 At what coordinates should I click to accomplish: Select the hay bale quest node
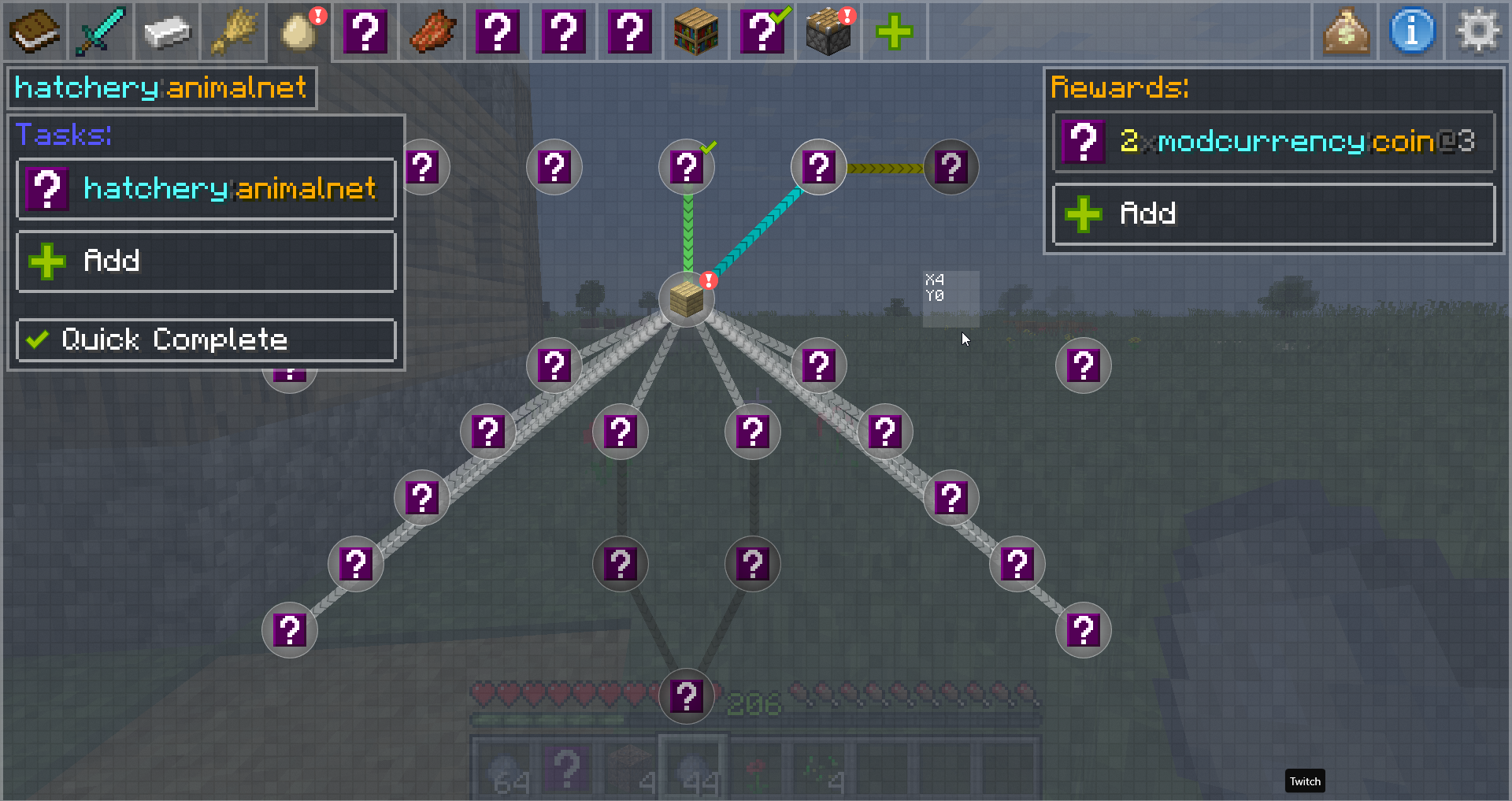pos(687,299)
